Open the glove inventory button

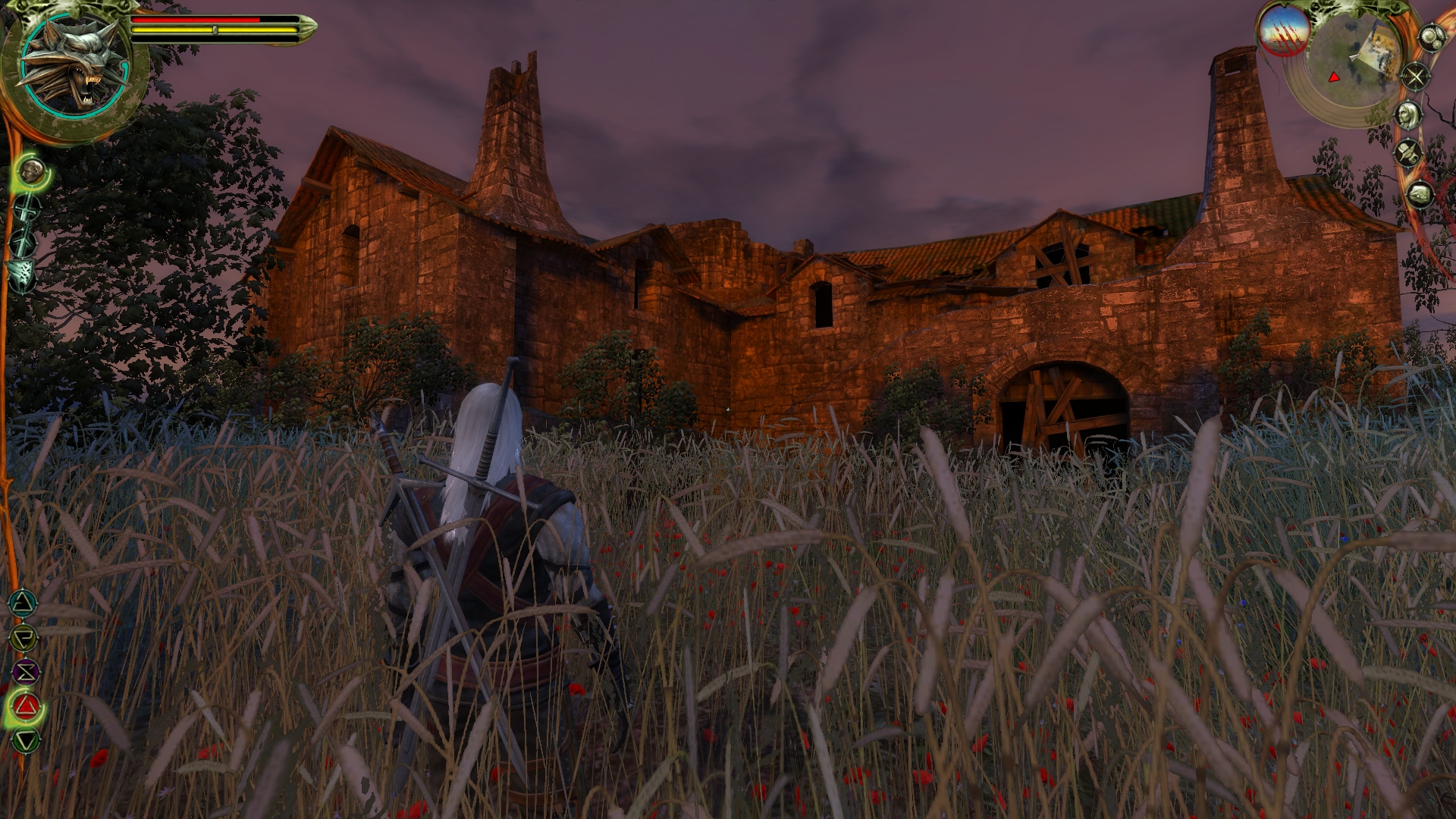(x=1420, y=195)
